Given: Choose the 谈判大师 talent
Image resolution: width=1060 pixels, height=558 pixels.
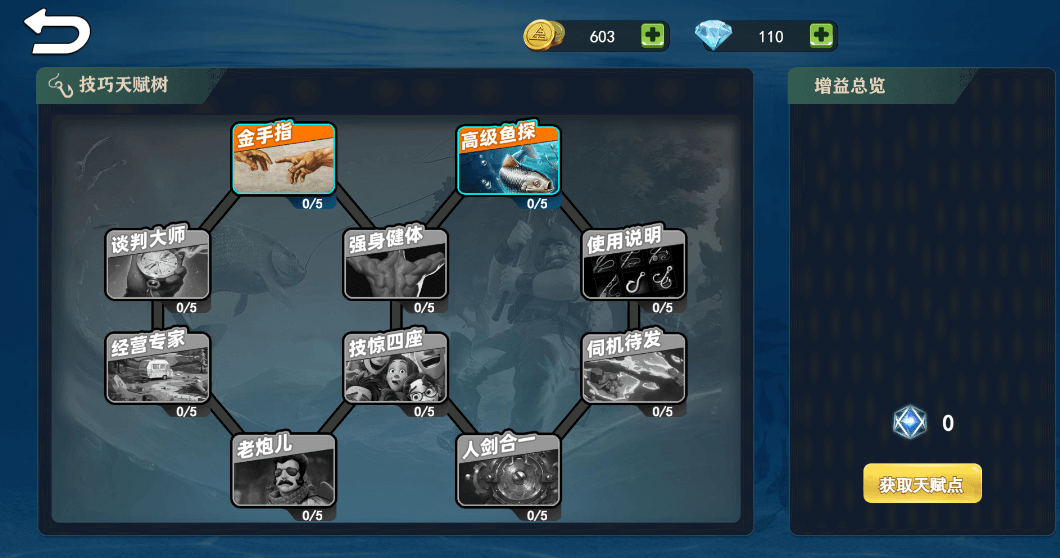Looking at the screenshot, I should (x=158, y=264).
